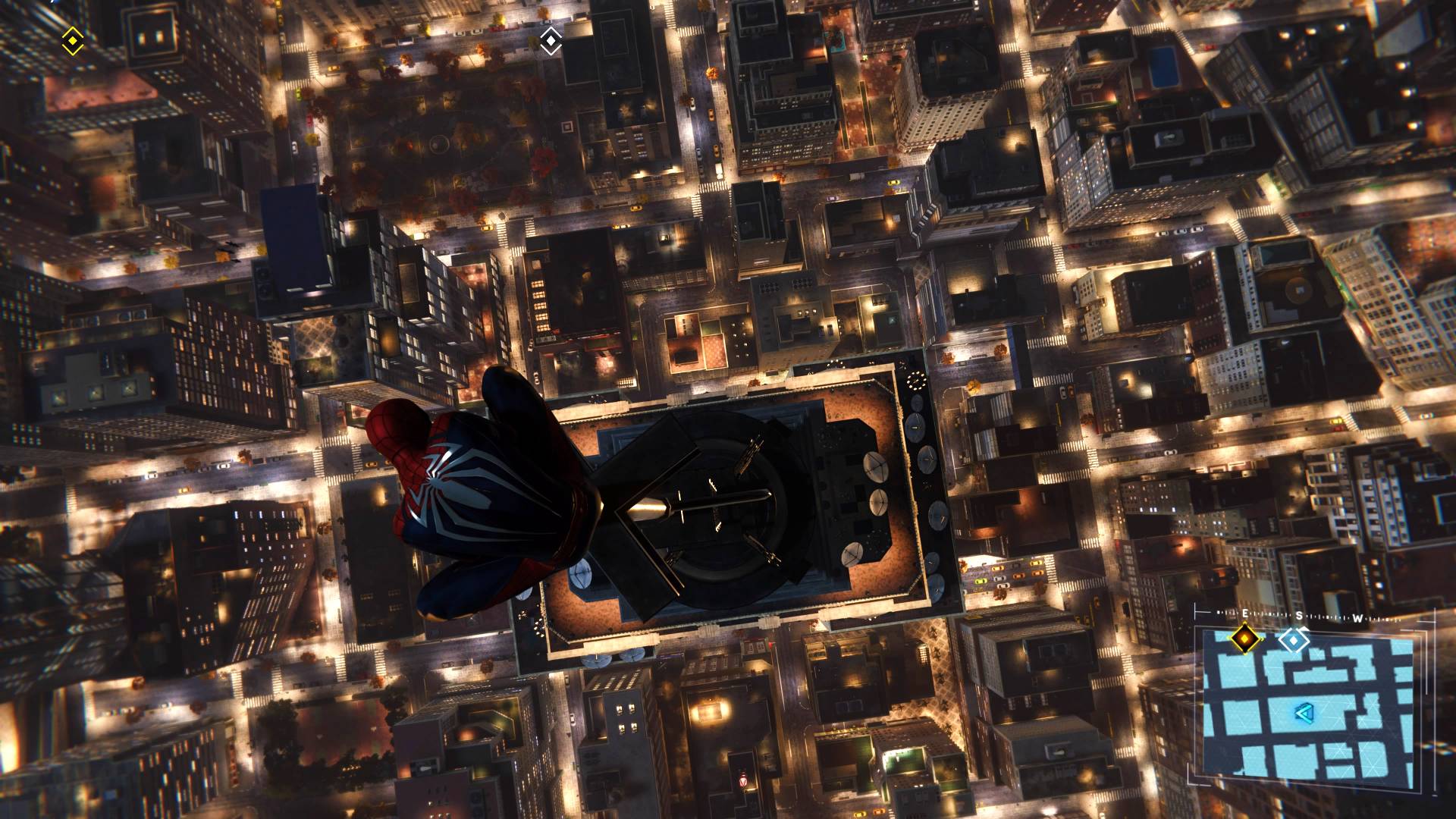Click the player arrow on the minimap
This screenshot has height=819, width=1456.
pos(1304,712)
